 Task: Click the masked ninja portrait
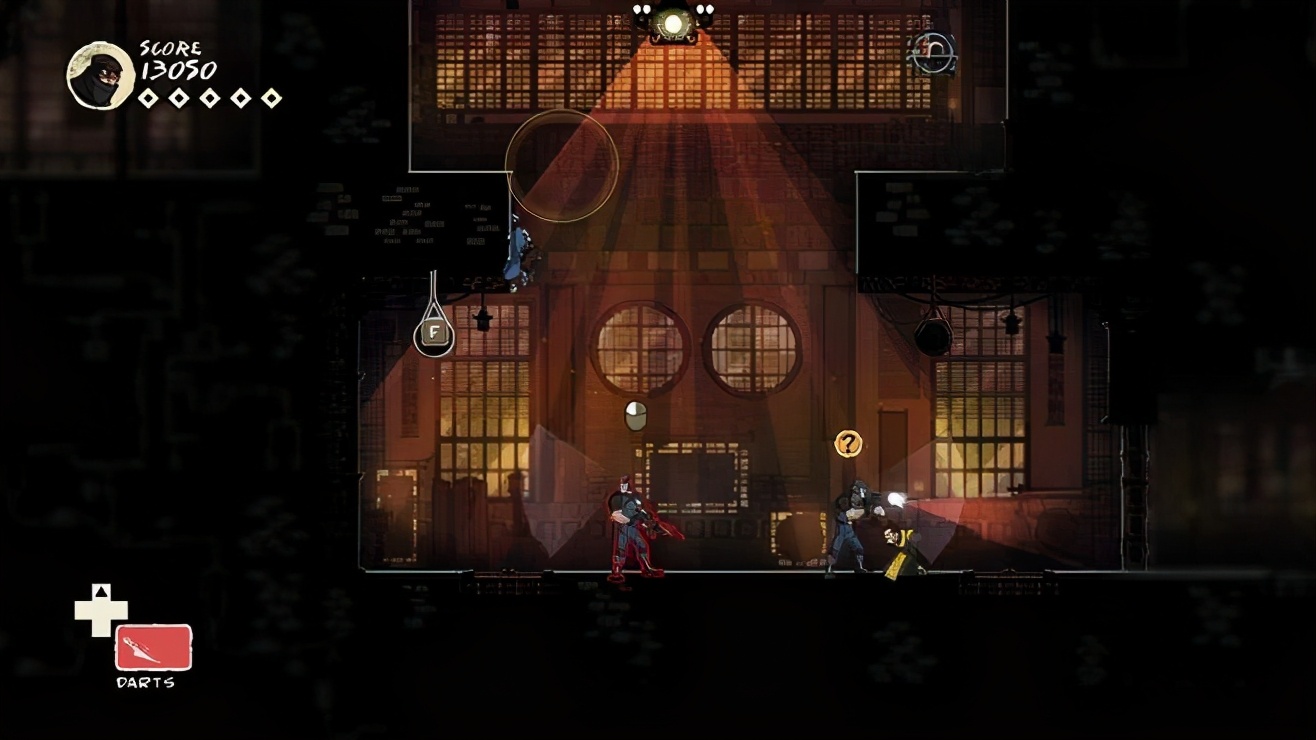[x=101, y=76]
